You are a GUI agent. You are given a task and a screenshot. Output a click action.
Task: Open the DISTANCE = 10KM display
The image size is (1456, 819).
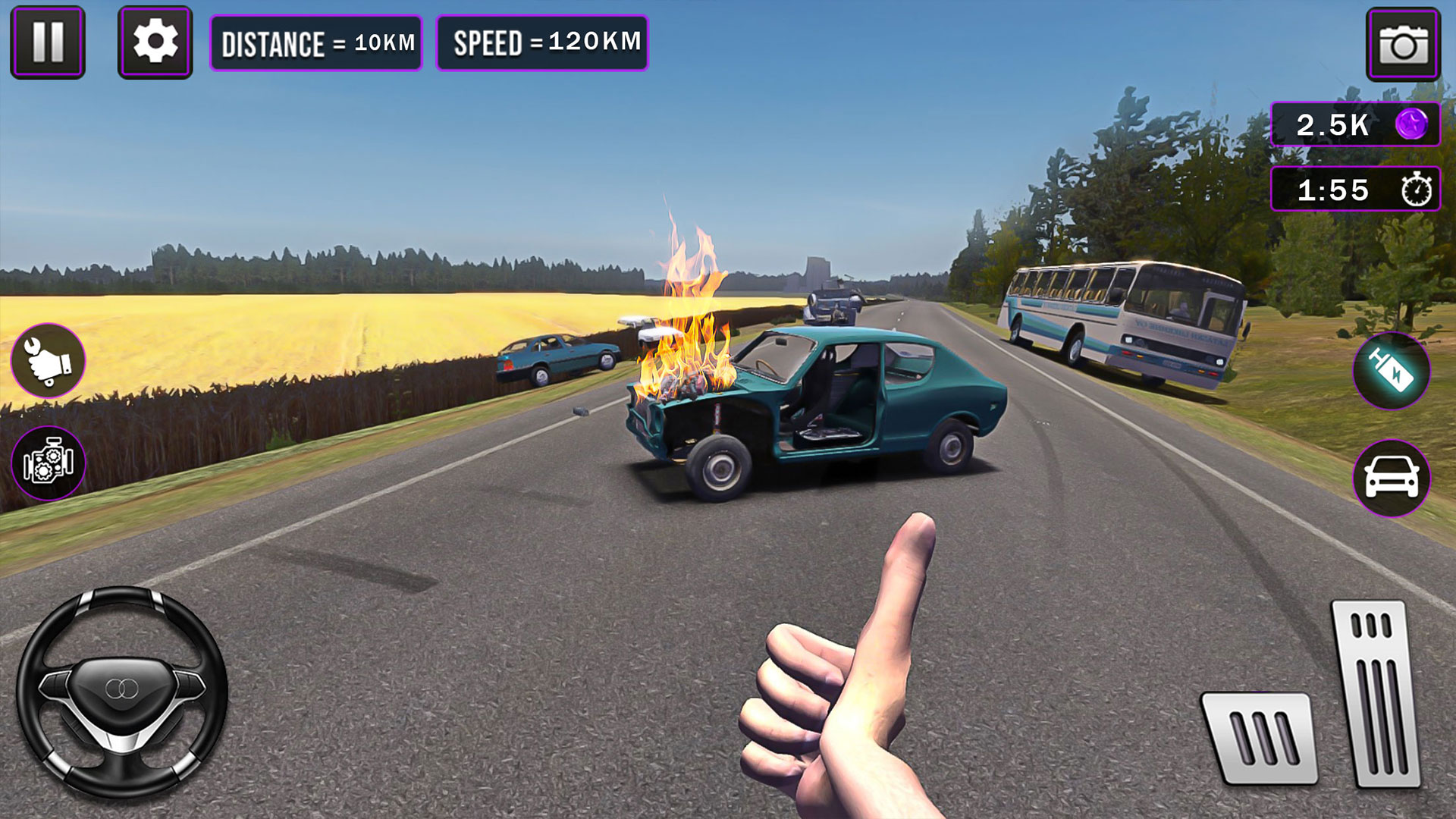[x=316, y=43]
